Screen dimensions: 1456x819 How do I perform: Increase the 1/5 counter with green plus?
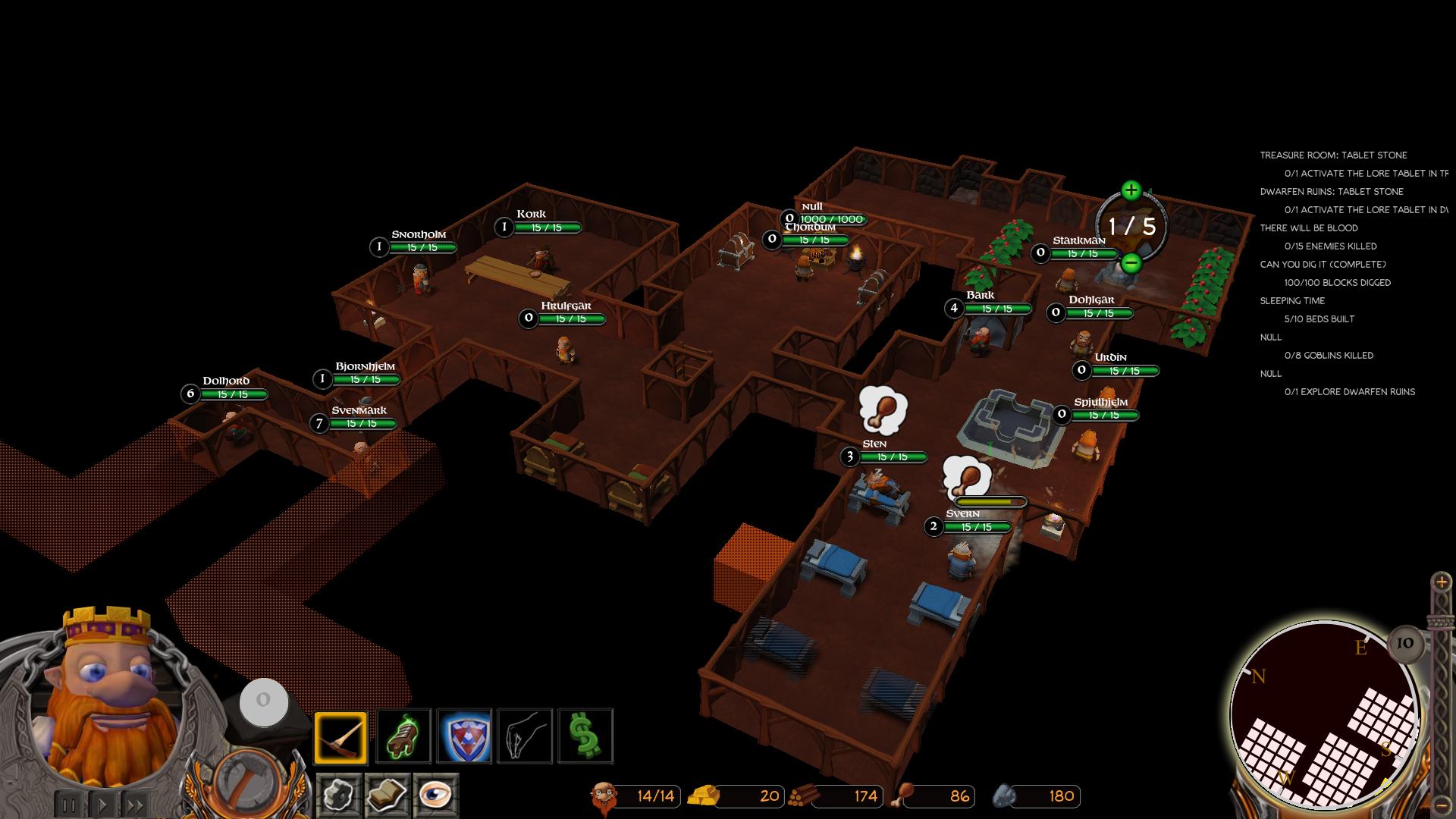1131,190
